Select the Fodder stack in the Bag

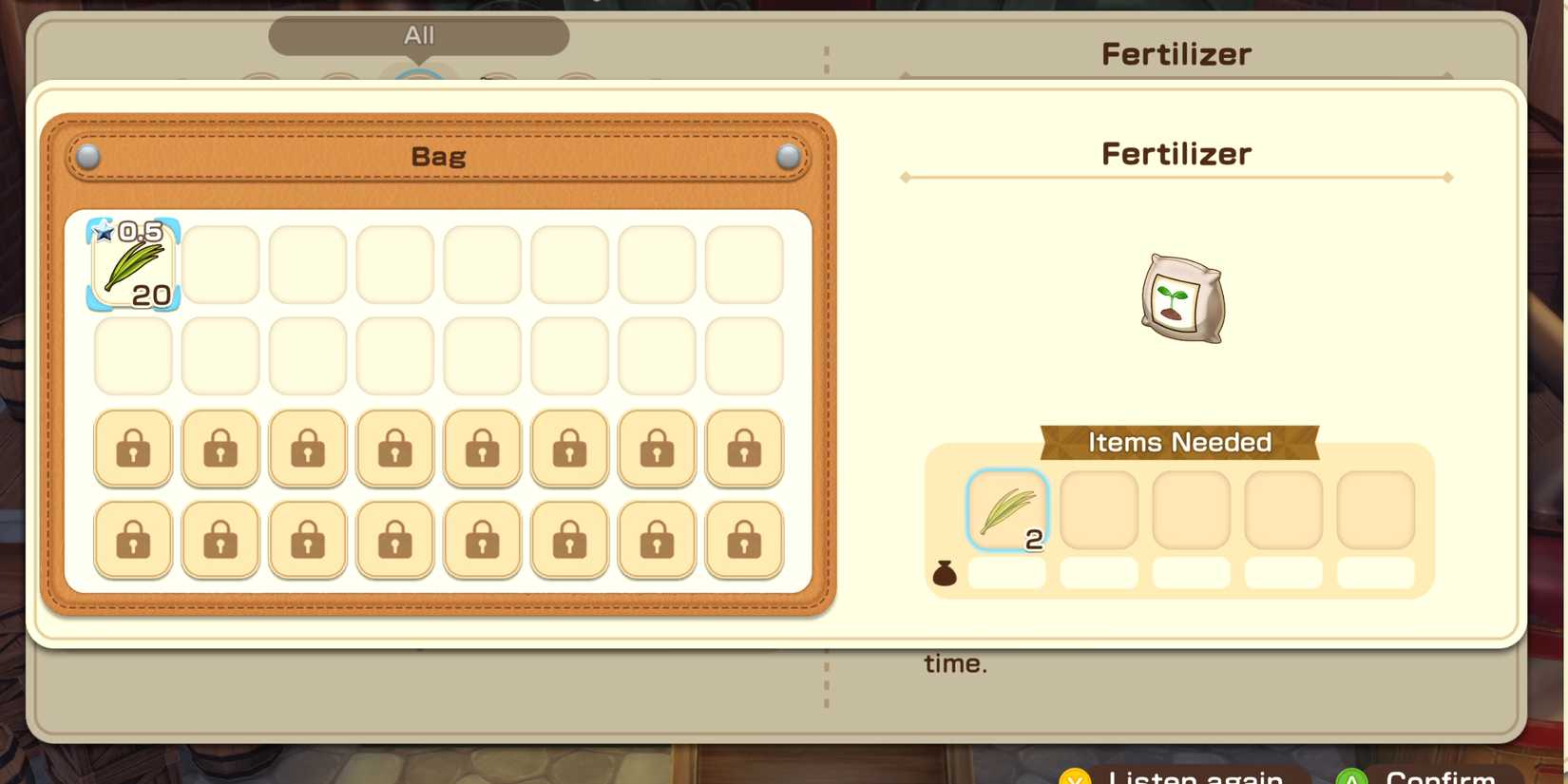click(132, 264)
